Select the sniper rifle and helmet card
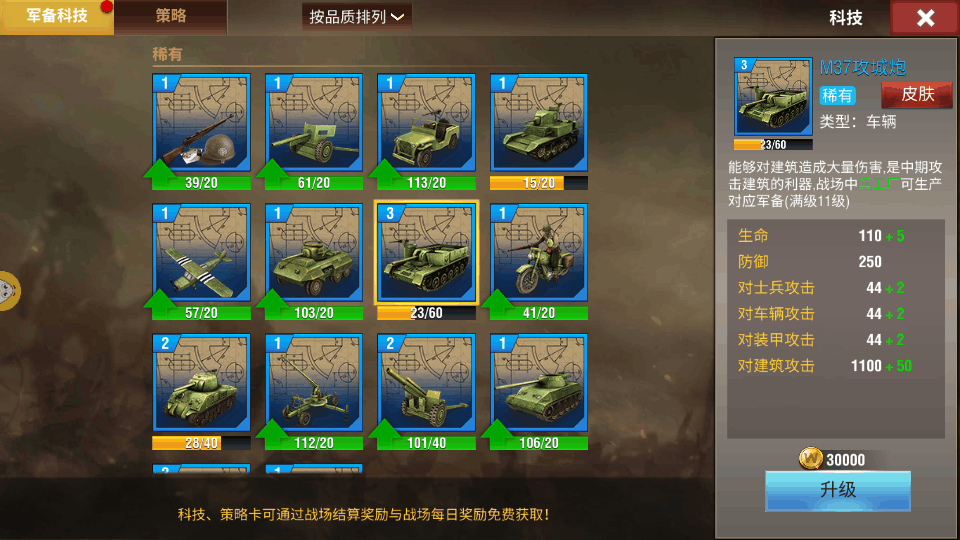This screenshot has height=540, width=960. [201, 124]
